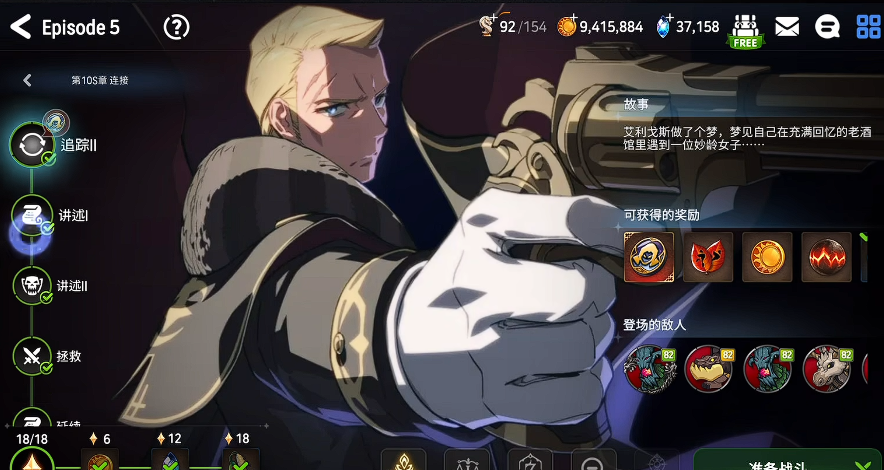
Task: Go to the previous chapter arrow
Action: (27, 80)
